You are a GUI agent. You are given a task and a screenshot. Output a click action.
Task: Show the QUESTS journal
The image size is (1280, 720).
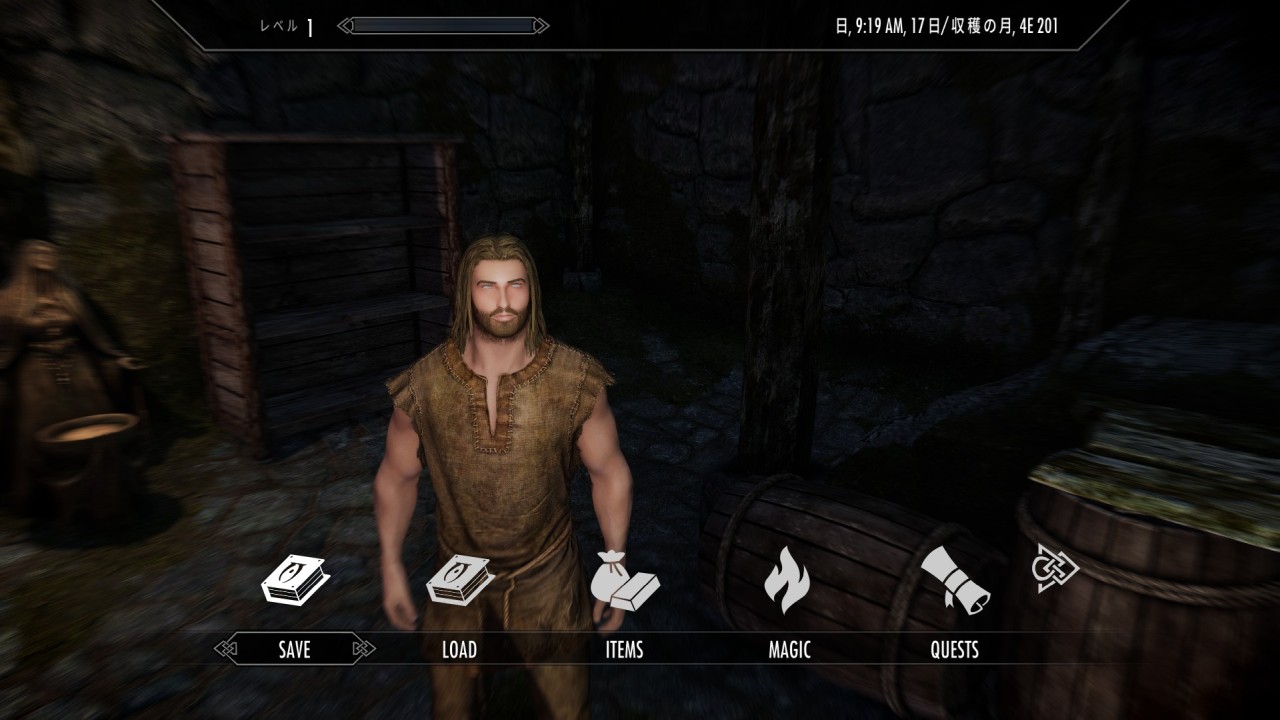(954, 650)
